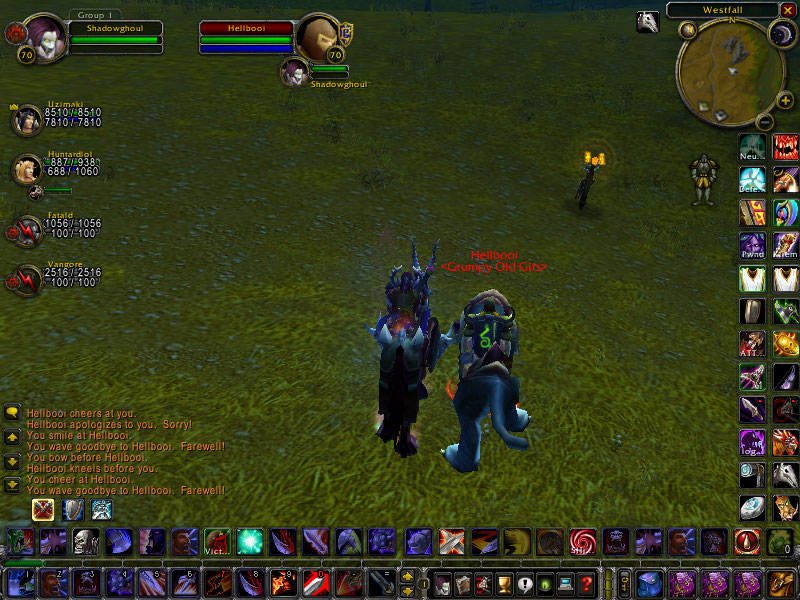This screenshot has height=600, width=800.
Task: Open the main menu computer icon
Action: click(x=565, y=583)
